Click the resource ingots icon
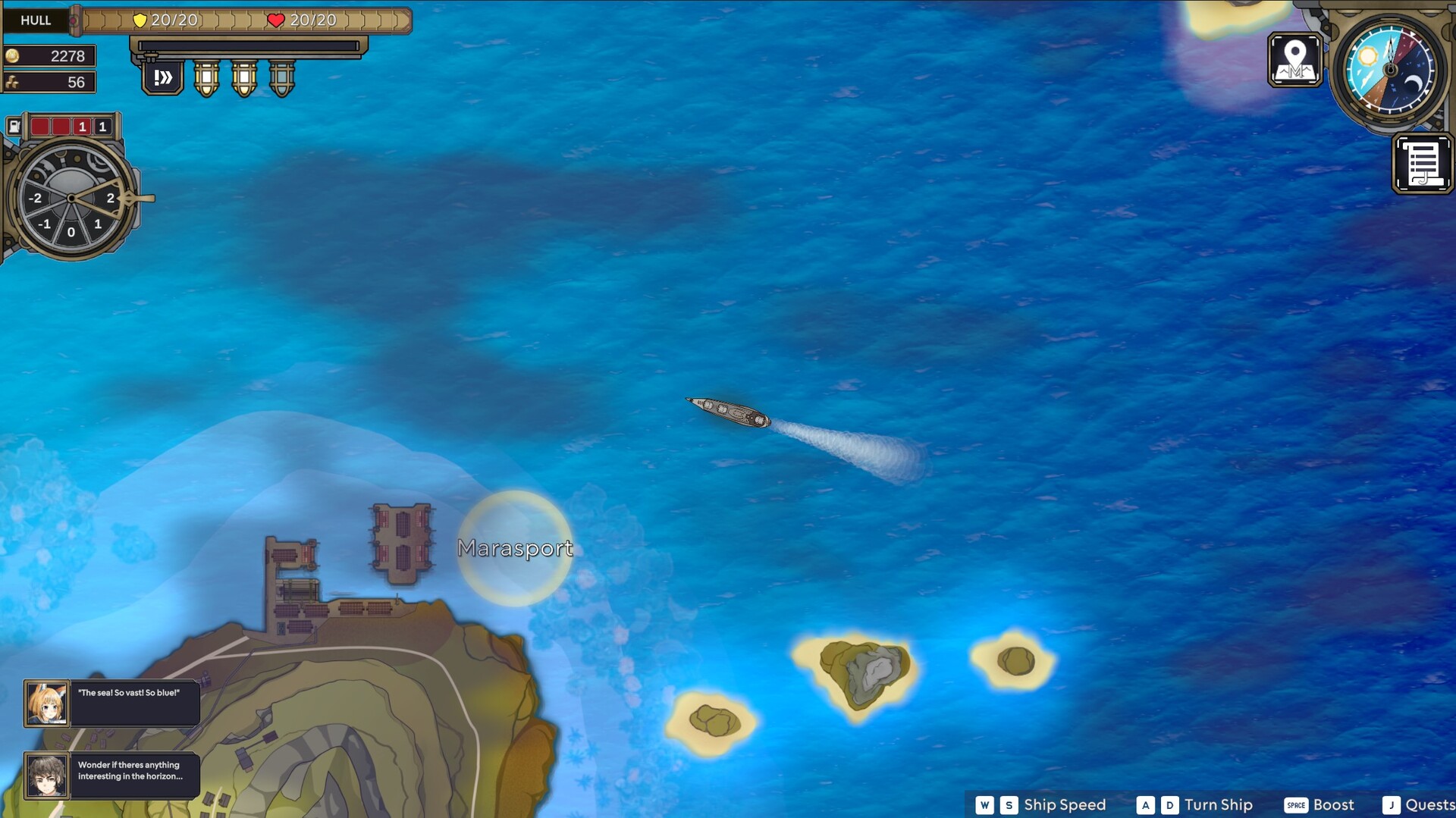The height and width of the screenshot is (818, 1456). pos(14,81)
